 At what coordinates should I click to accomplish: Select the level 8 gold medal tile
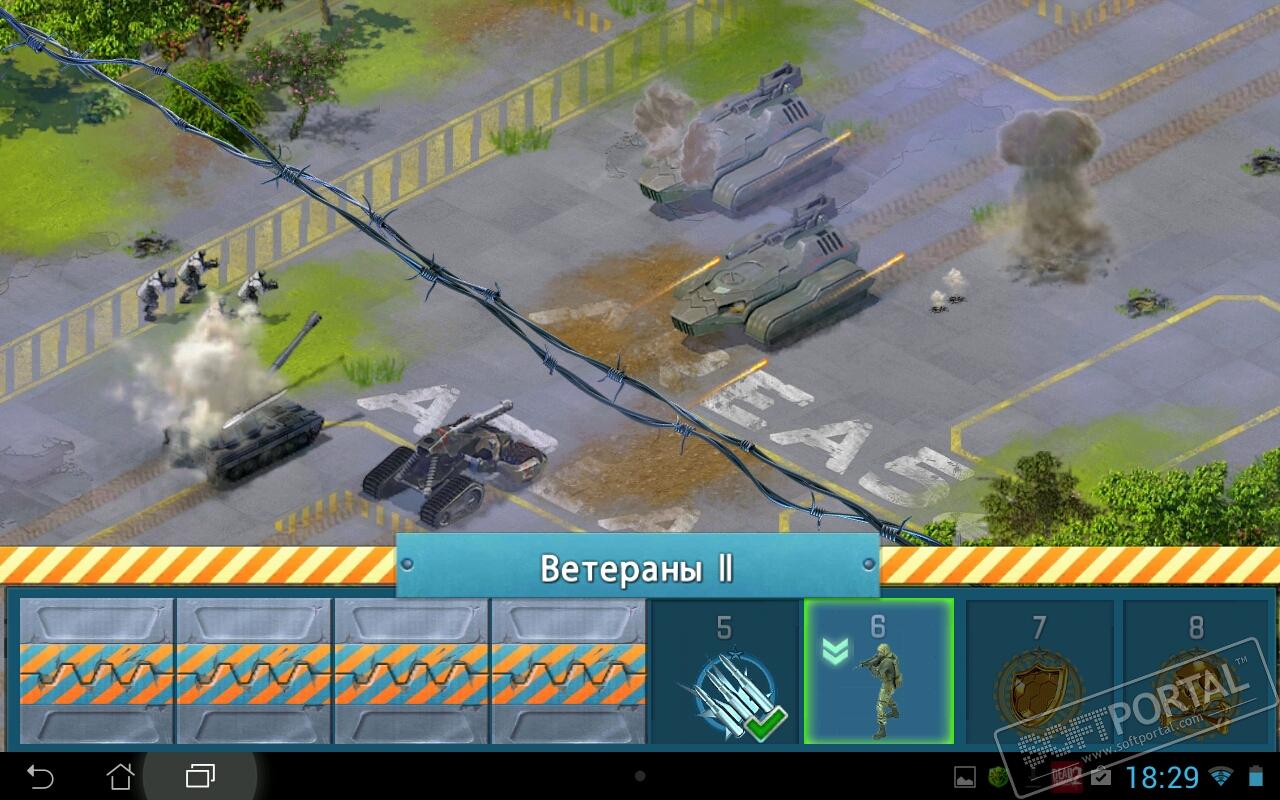pyautogui.click(x=1196, y=672)
